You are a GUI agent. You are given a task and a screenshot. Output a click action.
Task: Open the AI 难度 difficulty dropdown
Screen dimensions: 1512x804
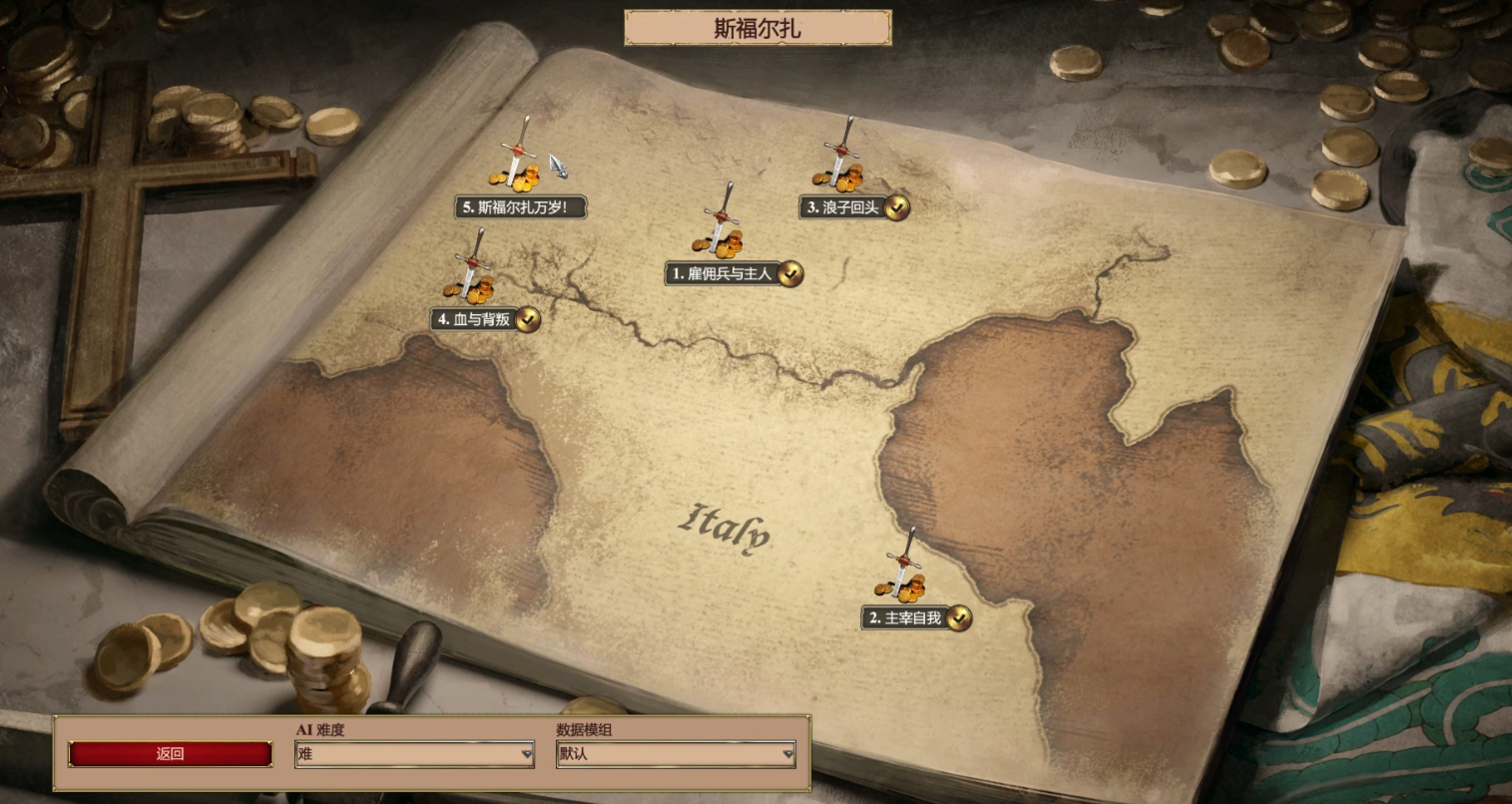[x=414, y=755]
